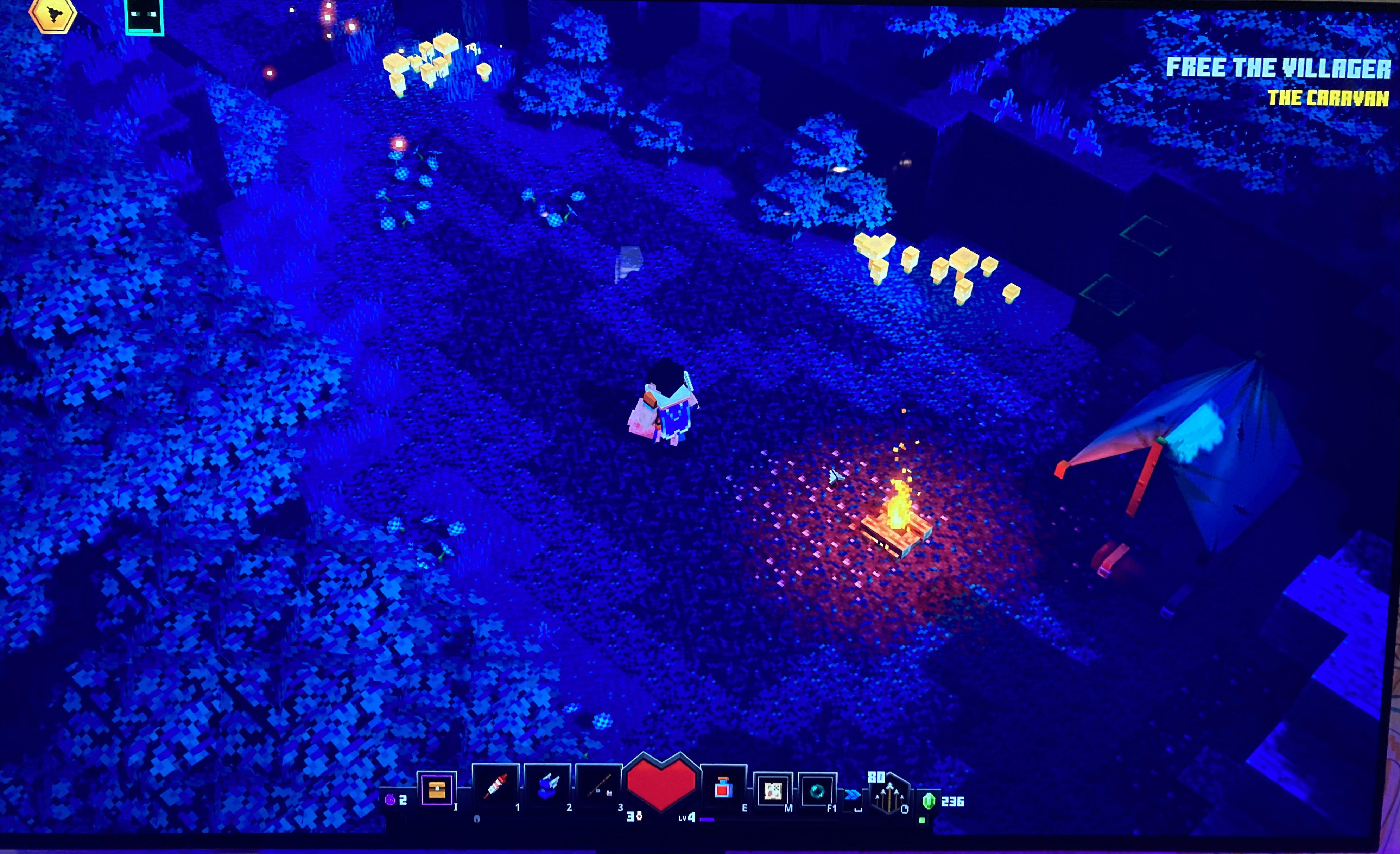Image resolution: width=1400 pixels, height=854 pixels.
Task: Click the Free the Villager objective tracker
Action: tap(1278, 68)
